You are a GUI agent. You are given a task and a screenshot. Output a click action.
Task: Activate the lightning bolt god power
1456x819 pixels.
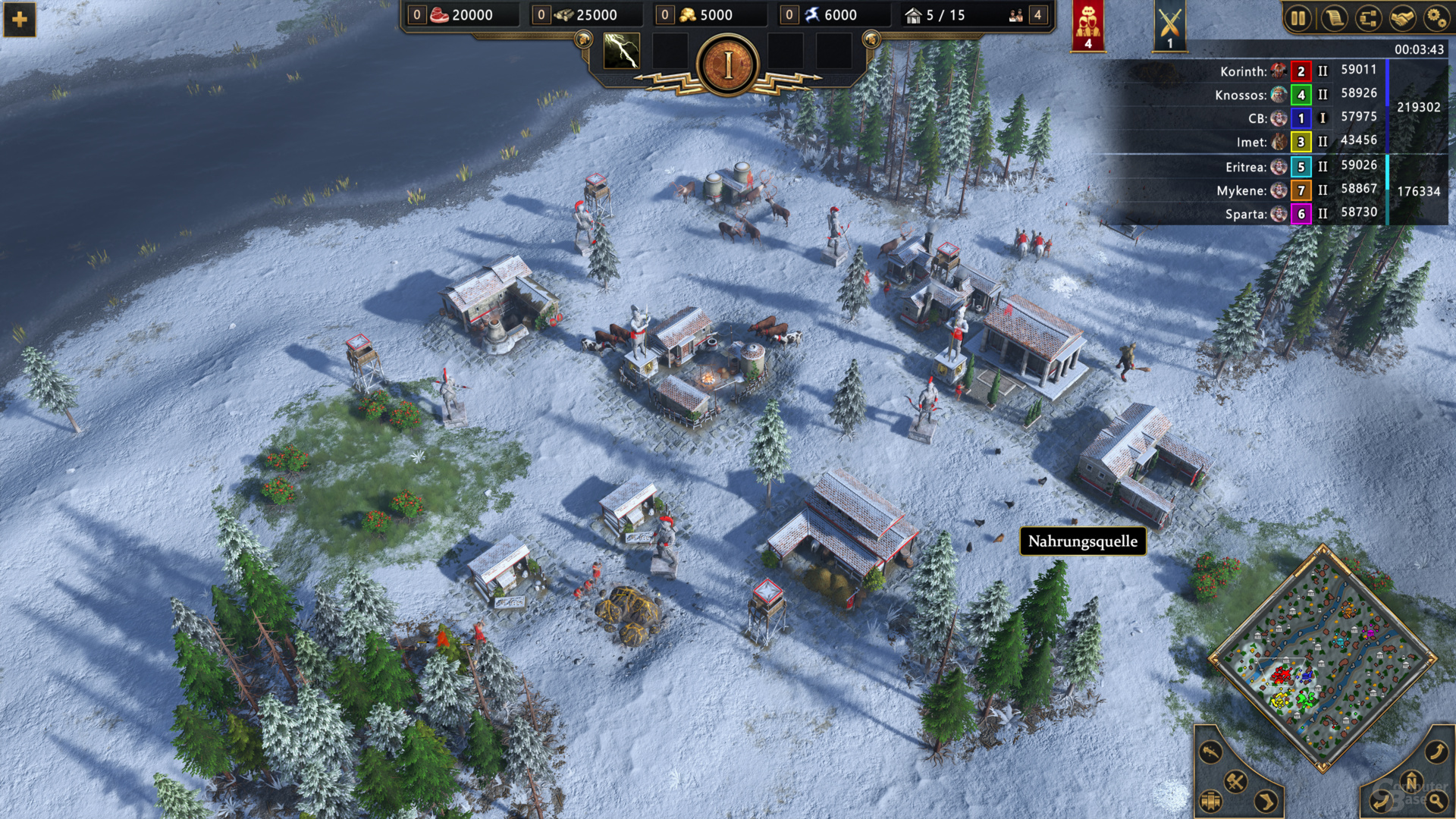tap(621, 52)
